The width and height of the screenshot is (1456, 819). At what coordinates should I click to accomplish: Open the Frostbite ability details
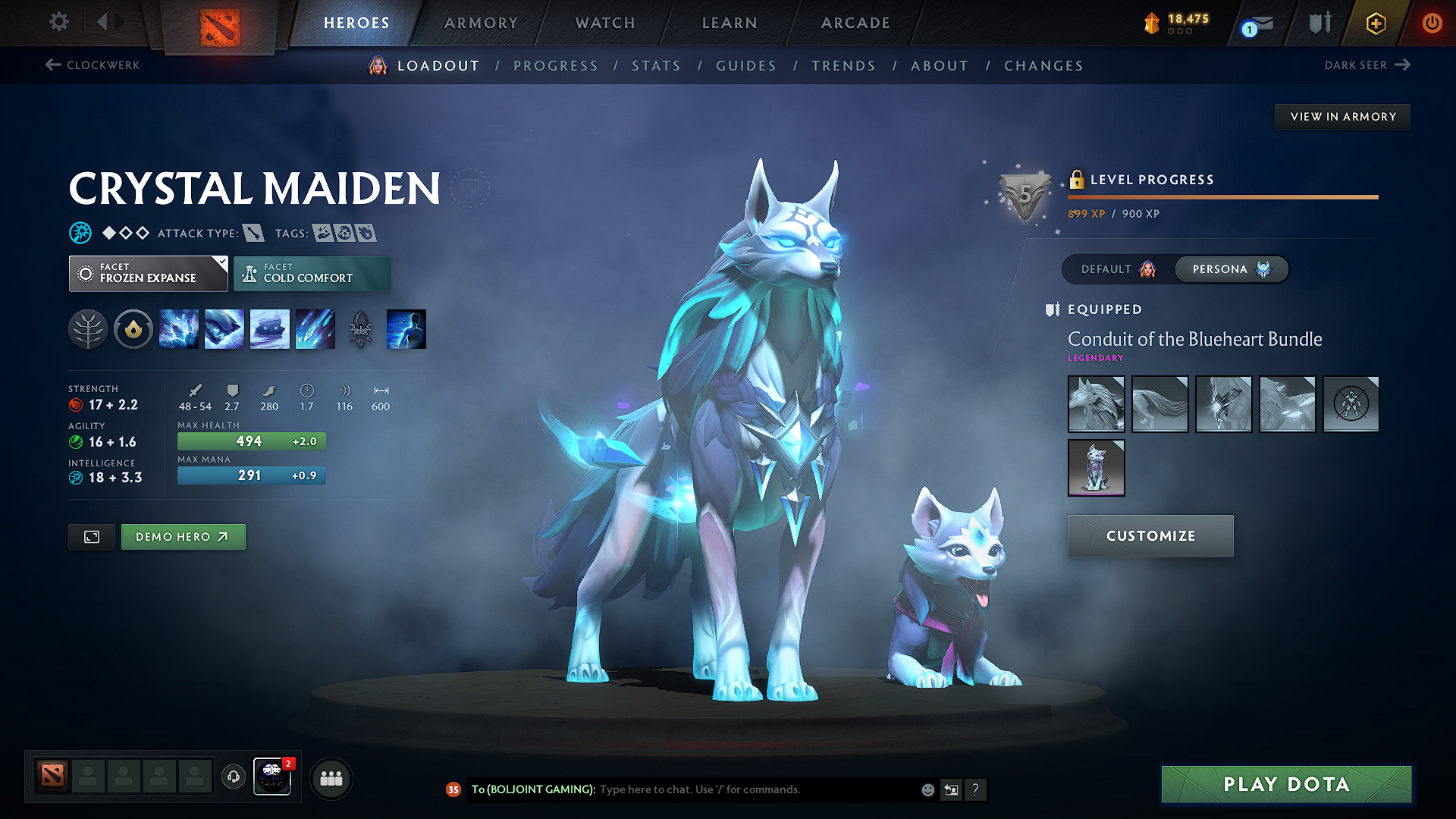(x=224, y=328)
